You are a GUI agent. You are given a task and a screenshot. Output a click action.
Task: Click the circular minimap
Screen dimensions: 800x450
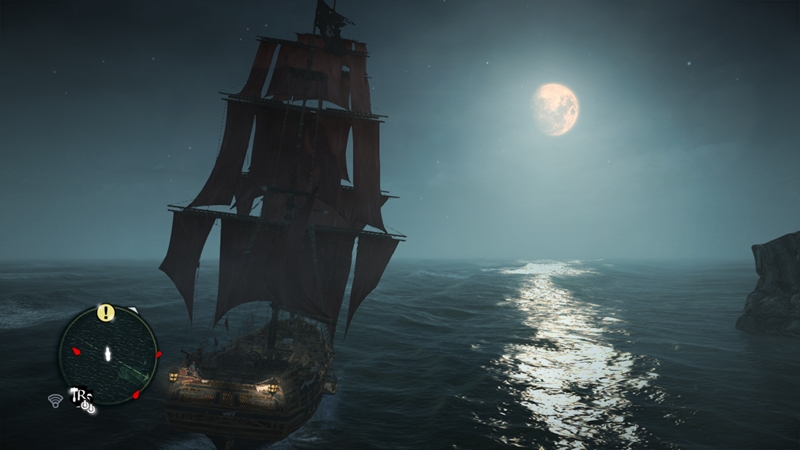pyautogui.click(x=108, y=354)
